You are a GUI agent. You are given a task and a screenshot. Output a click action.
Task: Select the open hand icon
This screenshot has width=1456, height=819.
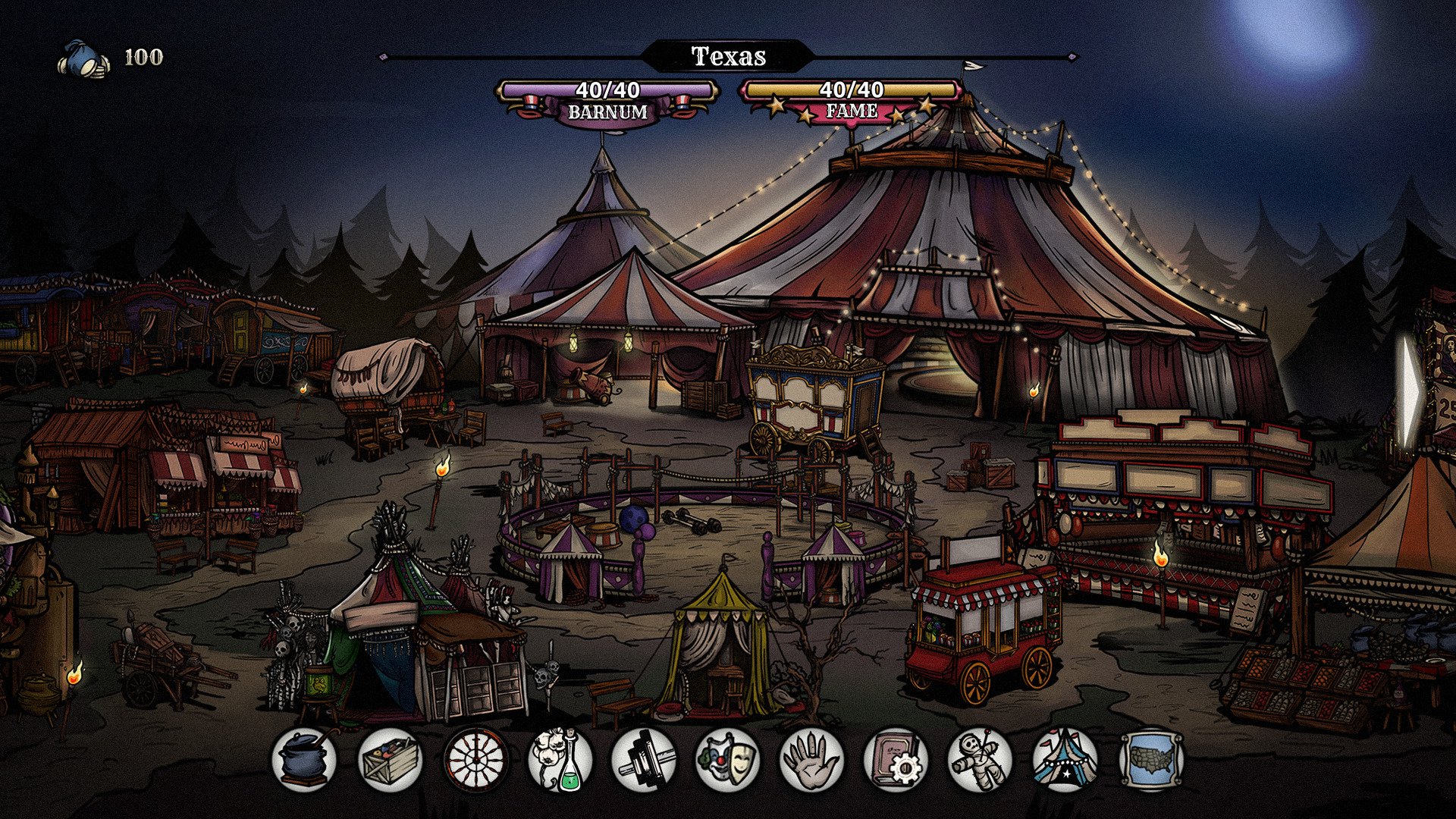click(x=812, y=758)
